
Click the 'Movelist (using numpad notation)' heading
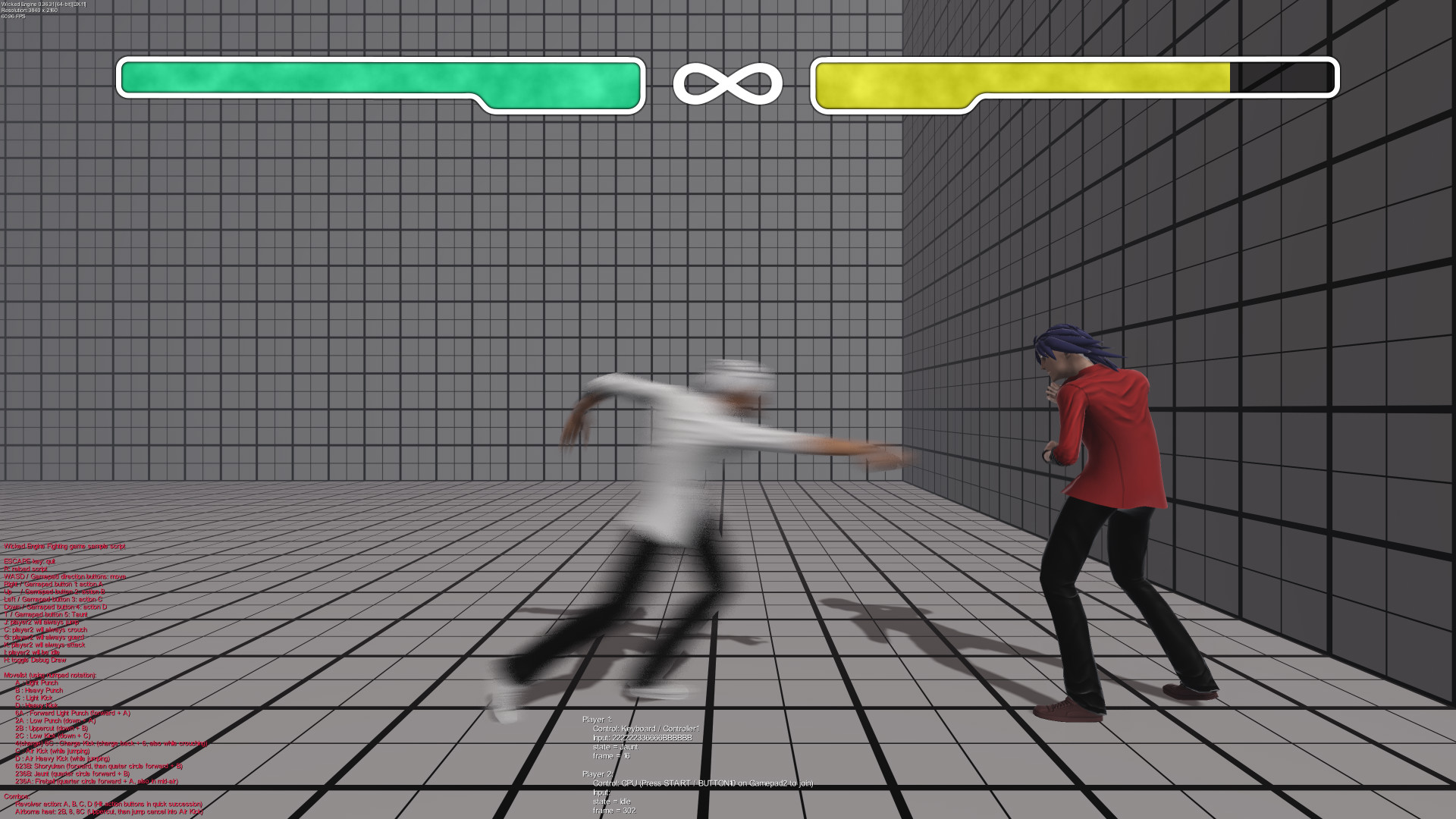(x=50, y=676)
